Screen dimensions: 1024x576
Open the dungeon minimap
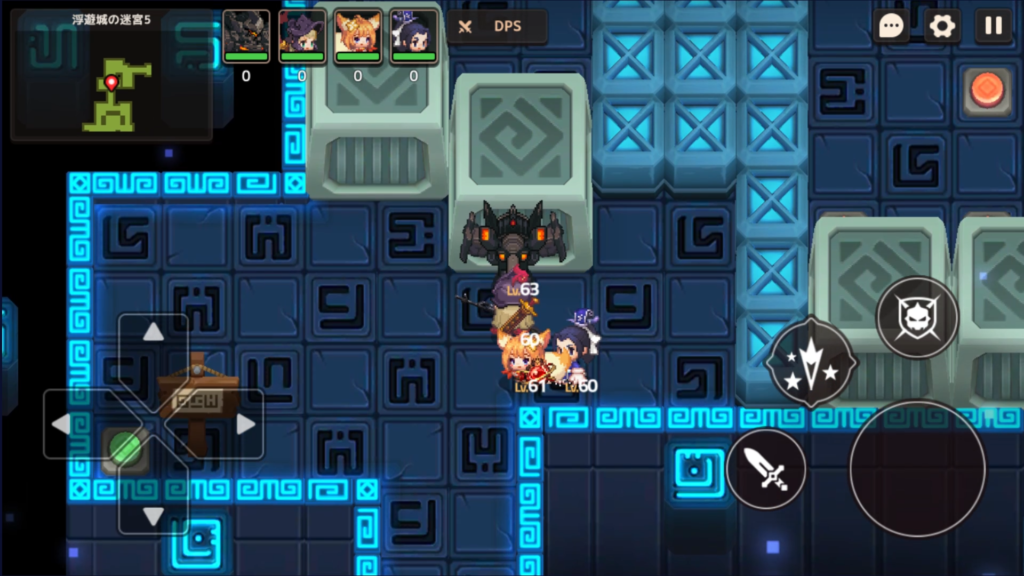(111, 76)
